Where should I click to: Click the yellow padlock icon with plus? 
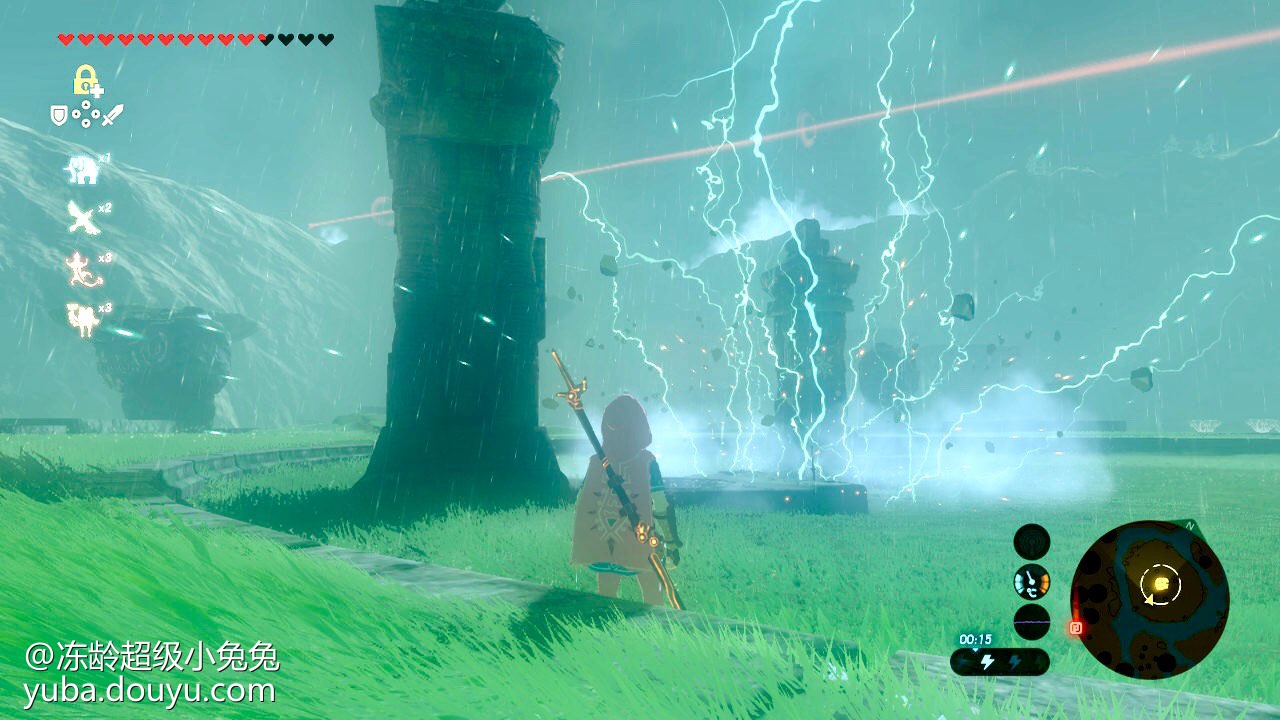coord(85,80)
